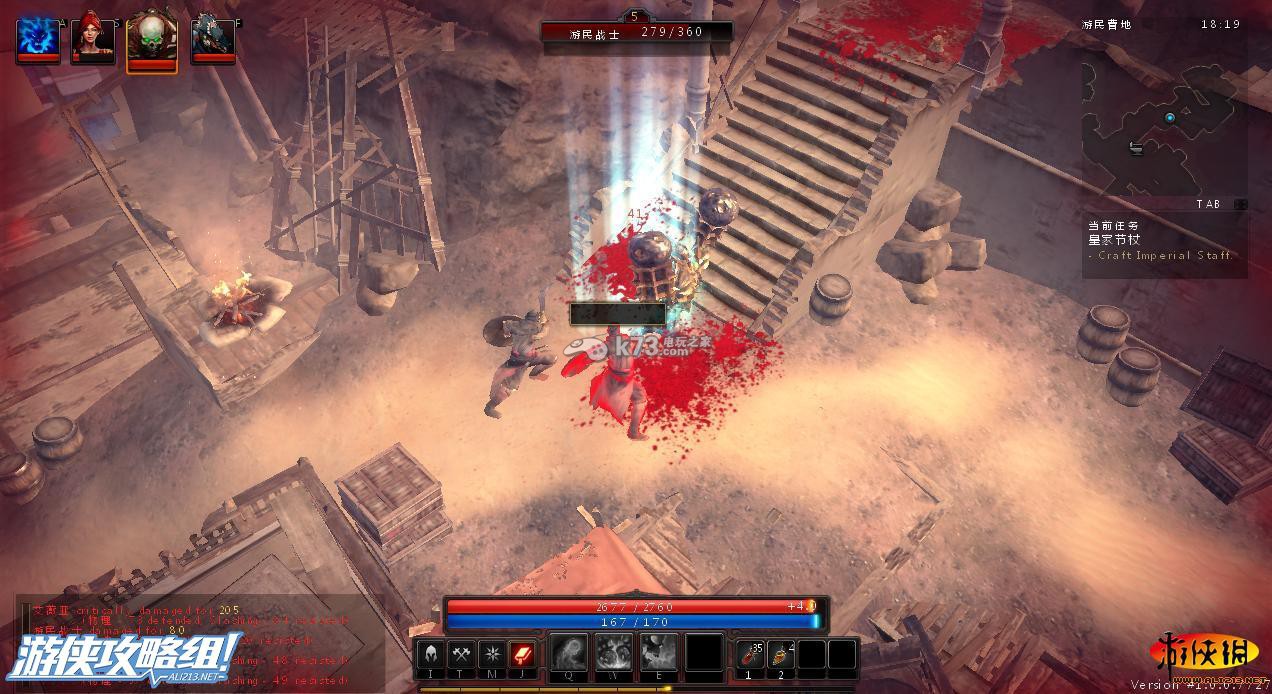
Task: Activate the Q skill slot
Action: (568, 652)
